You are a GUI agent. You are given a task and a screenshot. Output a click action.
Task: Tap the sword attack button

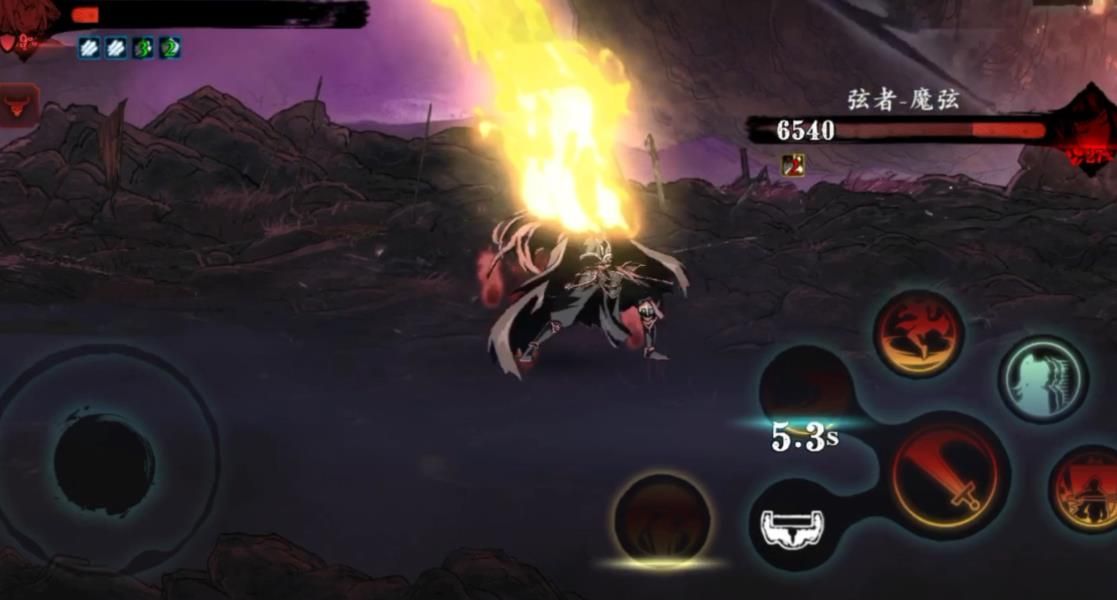(x=946, y=475)
